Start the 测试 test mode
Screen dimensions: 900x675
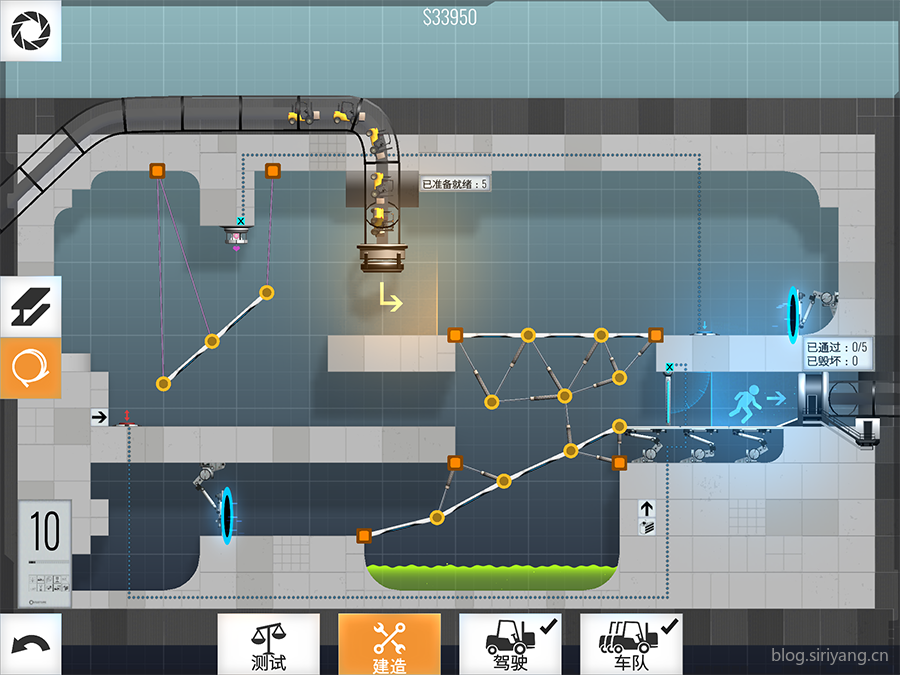[268, 644]
